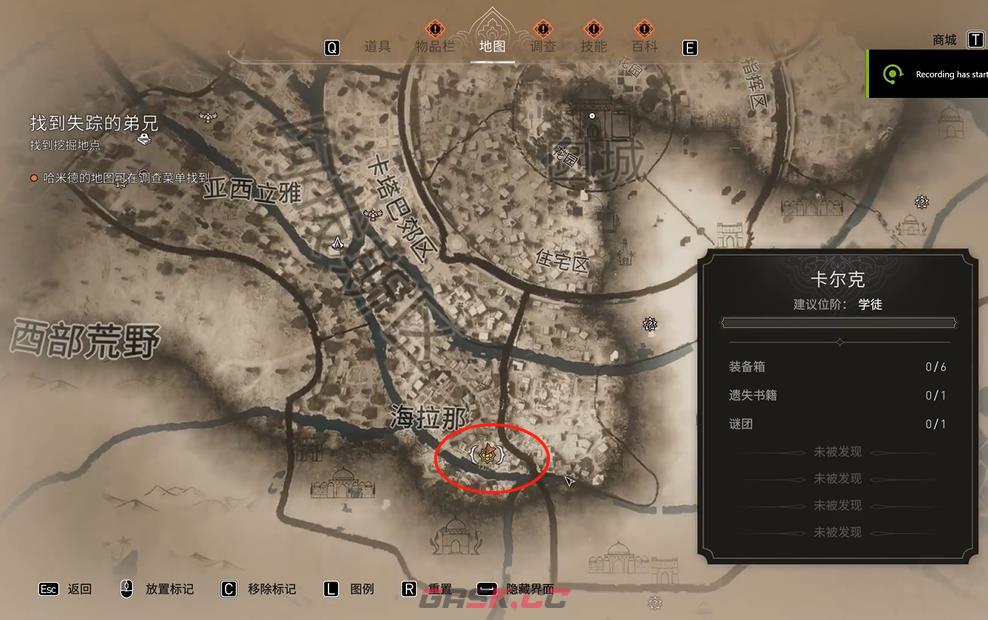Show the 百科 codex tab
The width and height of the screenshot is (988, 620).
point(645,46)
